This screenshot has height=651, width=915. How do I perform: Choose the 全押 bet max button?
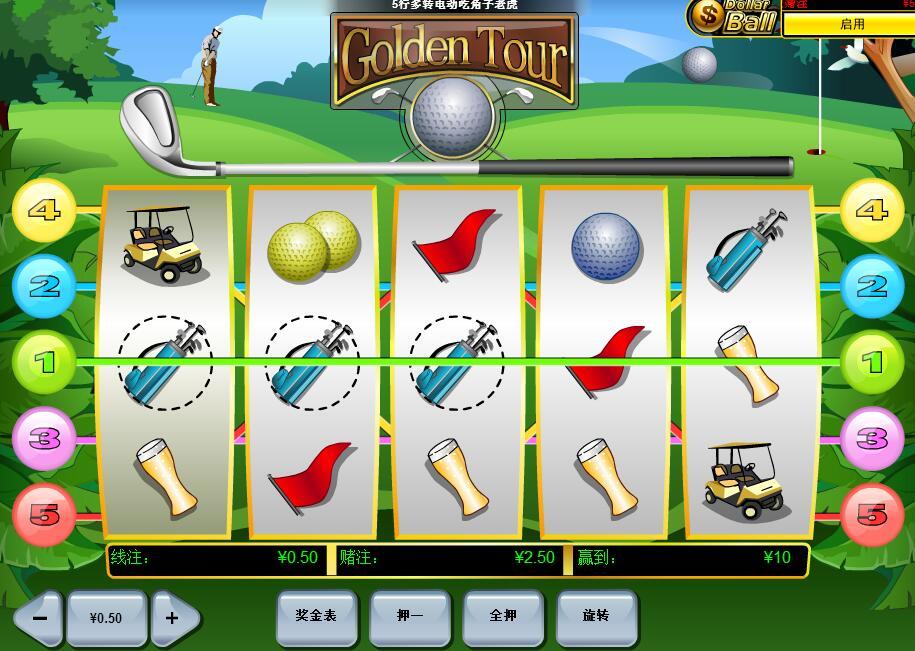tap(503, 616)
